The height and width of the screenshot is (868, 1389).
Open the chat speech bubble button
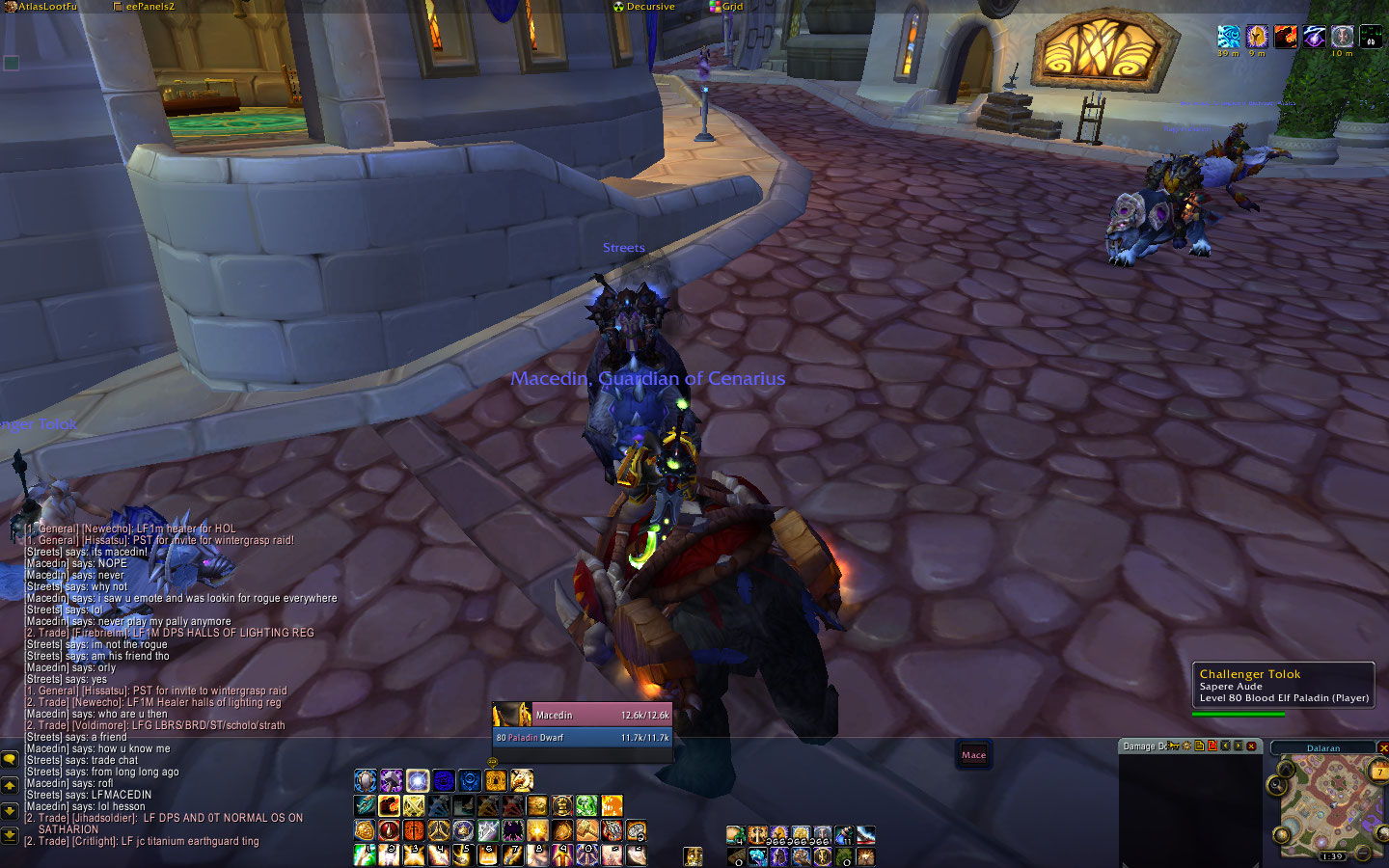(10, 760)
